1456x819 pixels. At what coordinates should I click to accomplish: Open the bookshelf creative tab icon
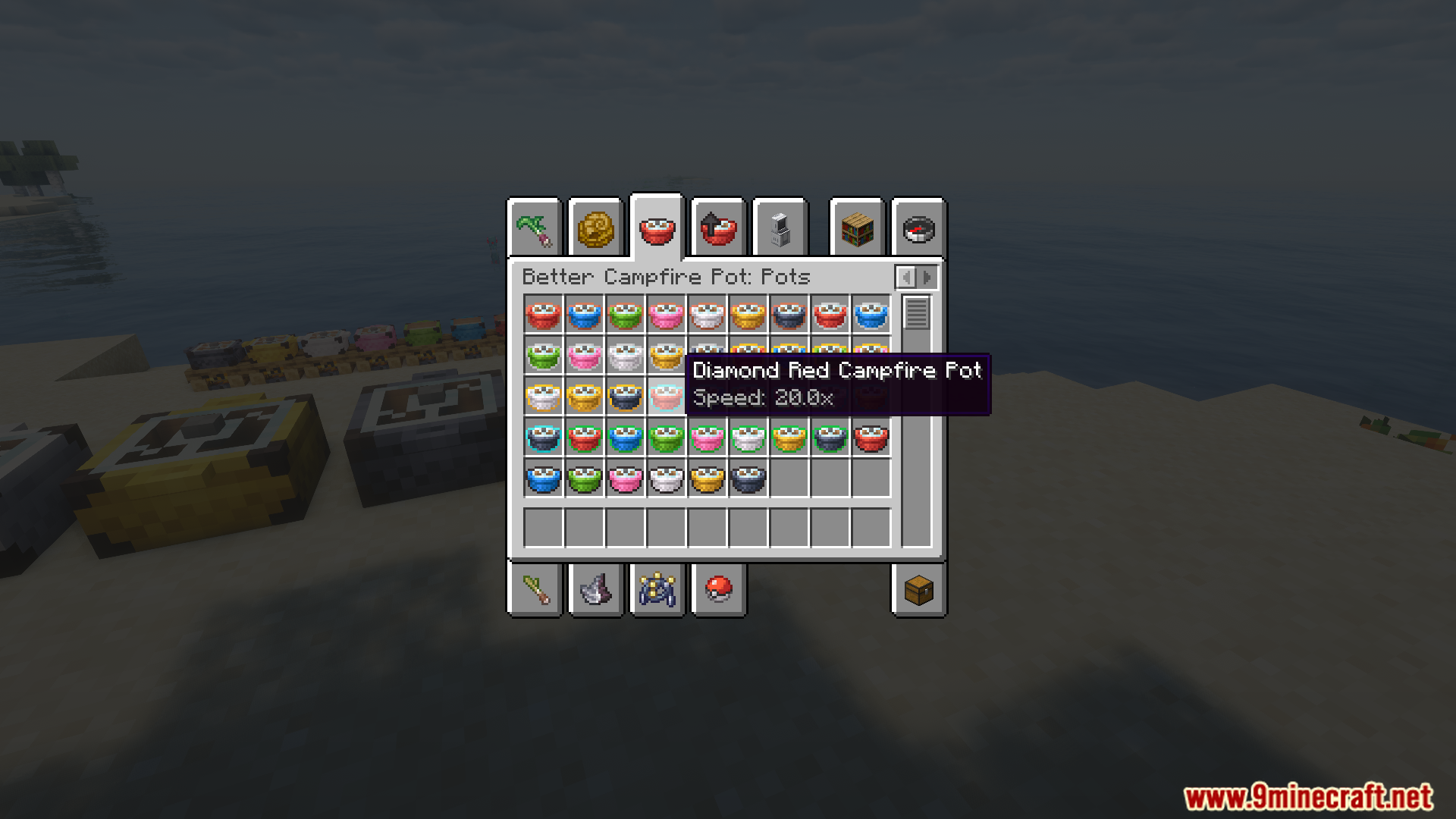856,227
